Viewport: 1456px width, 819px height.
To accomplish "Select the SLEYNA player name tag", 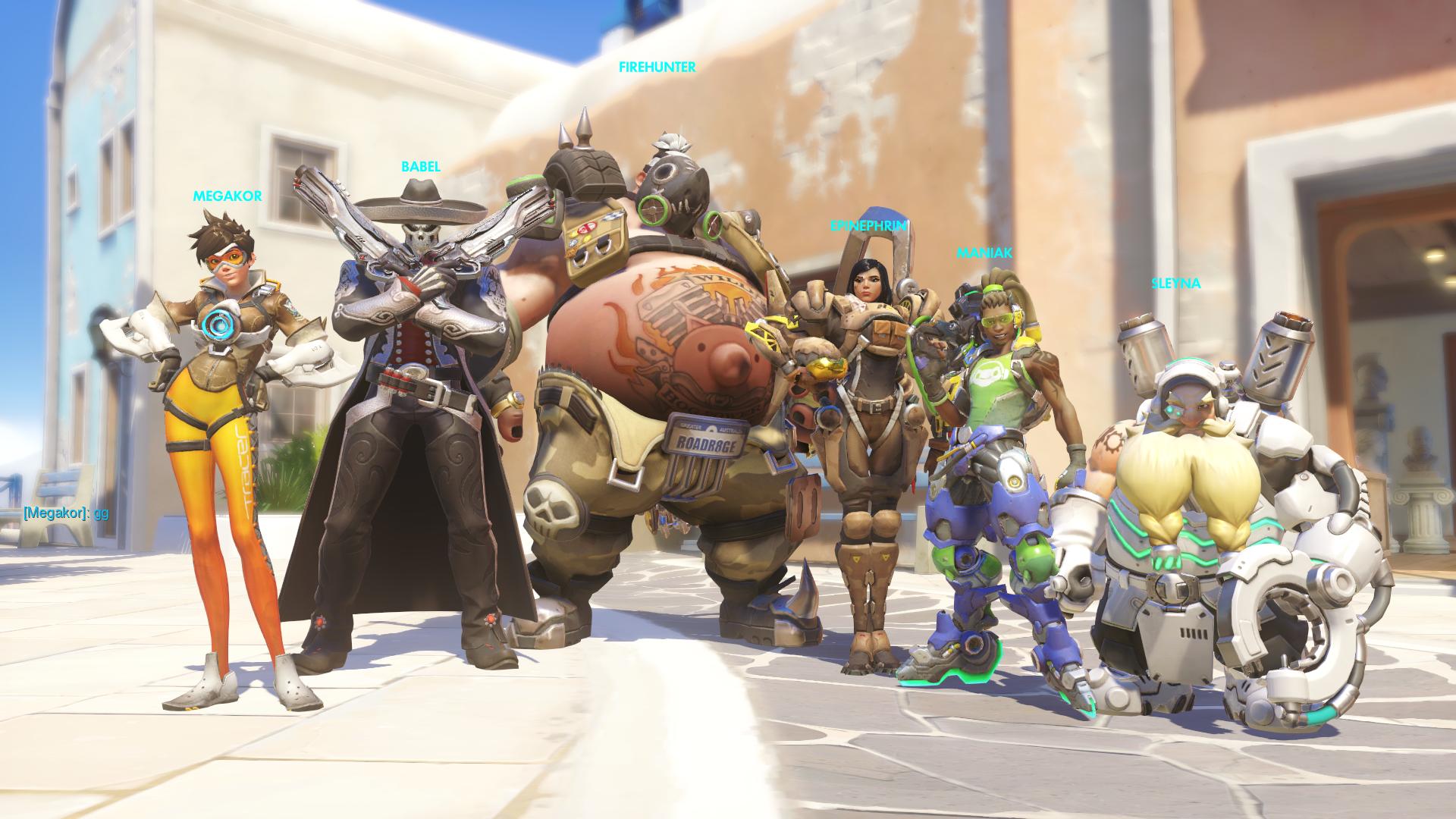I will click(1176, 284).
